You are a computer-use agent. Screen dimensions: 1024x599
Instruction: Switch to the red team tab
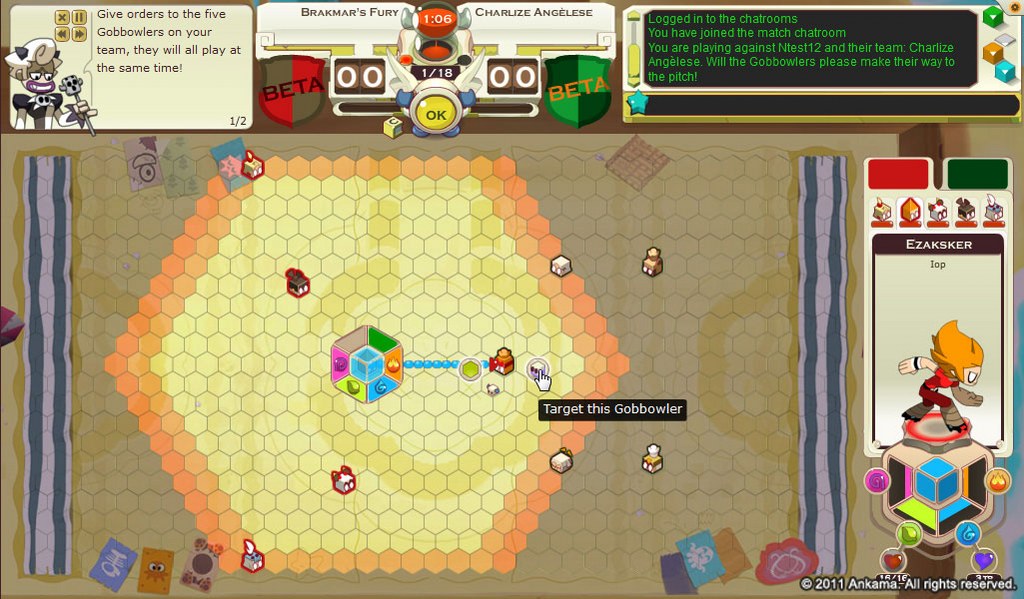(x=898, y=173)
